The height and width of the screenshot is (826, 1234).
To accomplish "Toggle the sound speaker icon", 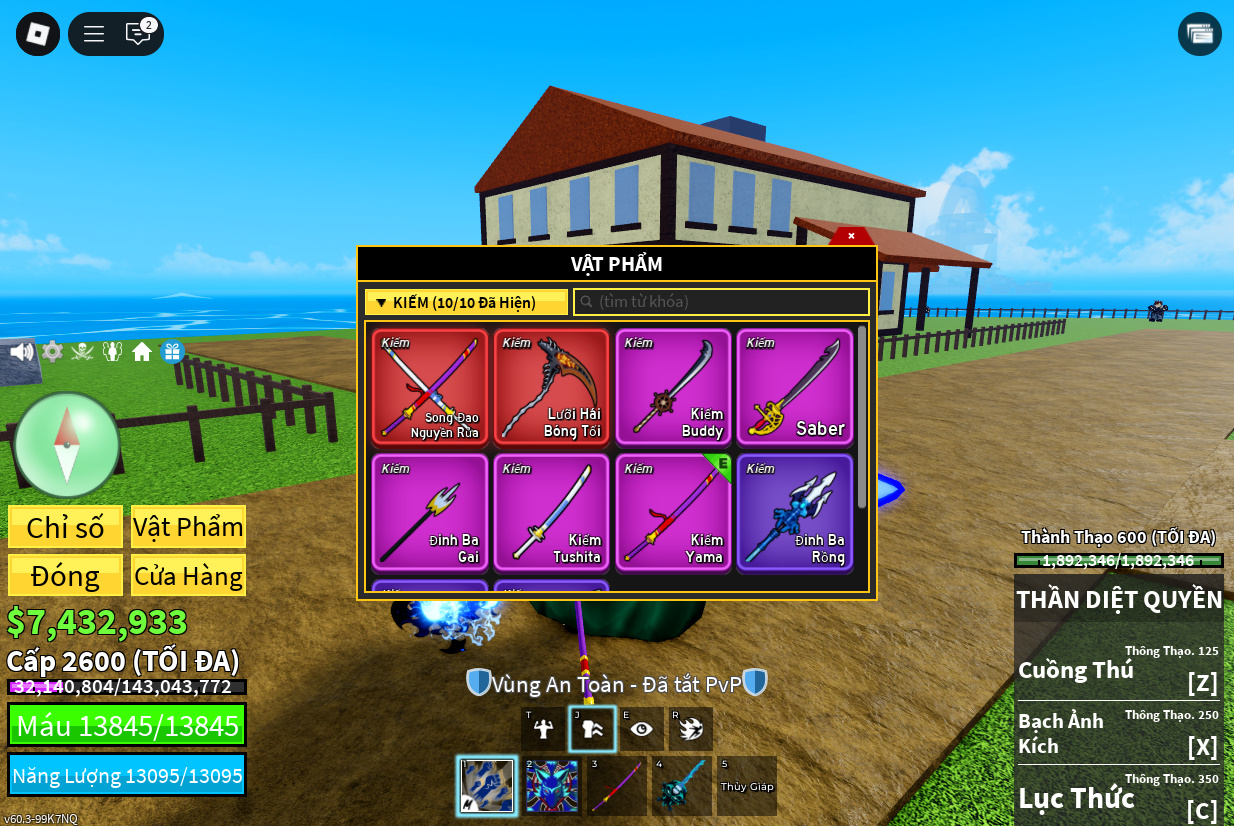I will coord(21,352).
